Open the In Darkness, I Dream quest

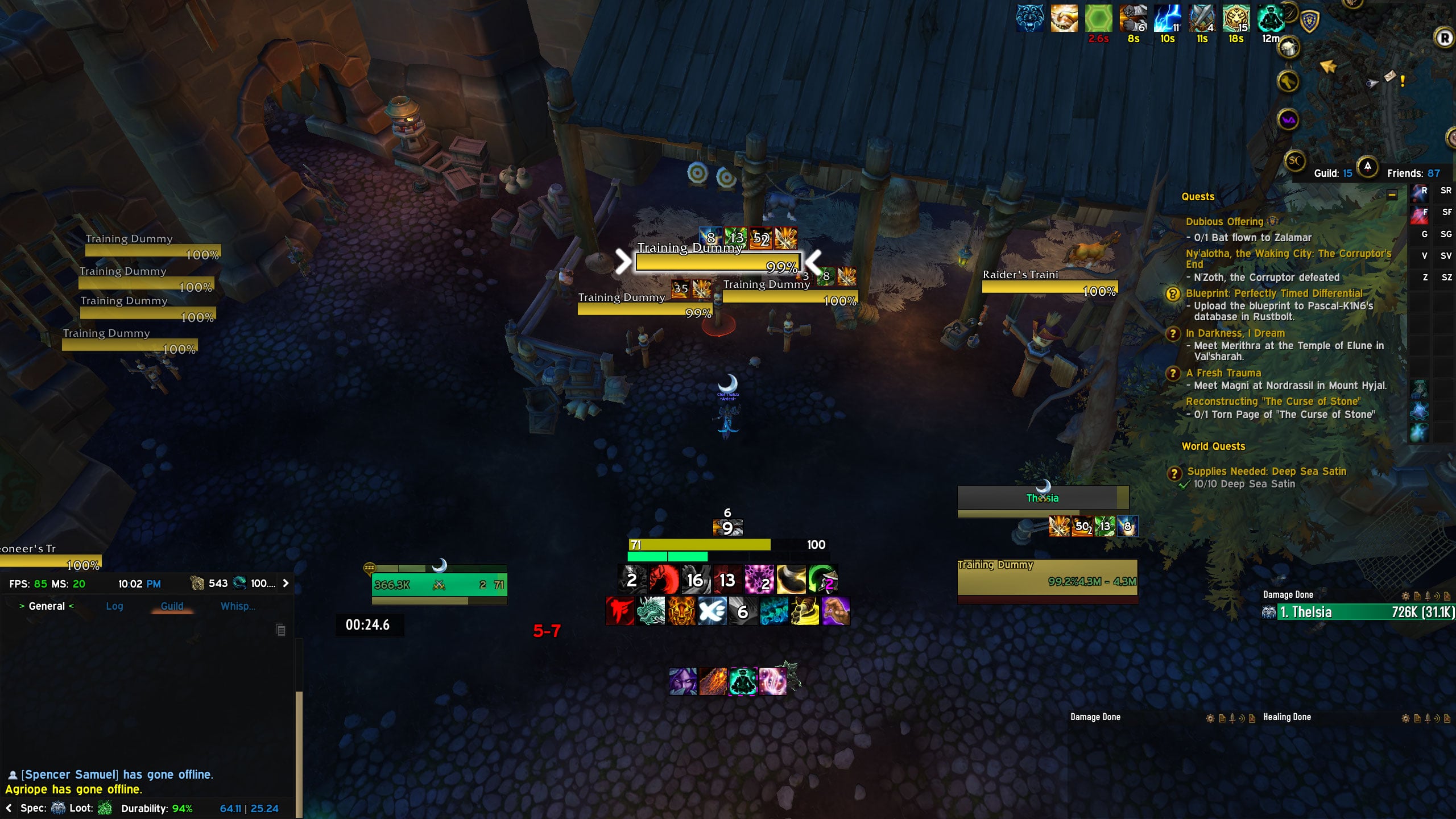[x=1235, y=333]
